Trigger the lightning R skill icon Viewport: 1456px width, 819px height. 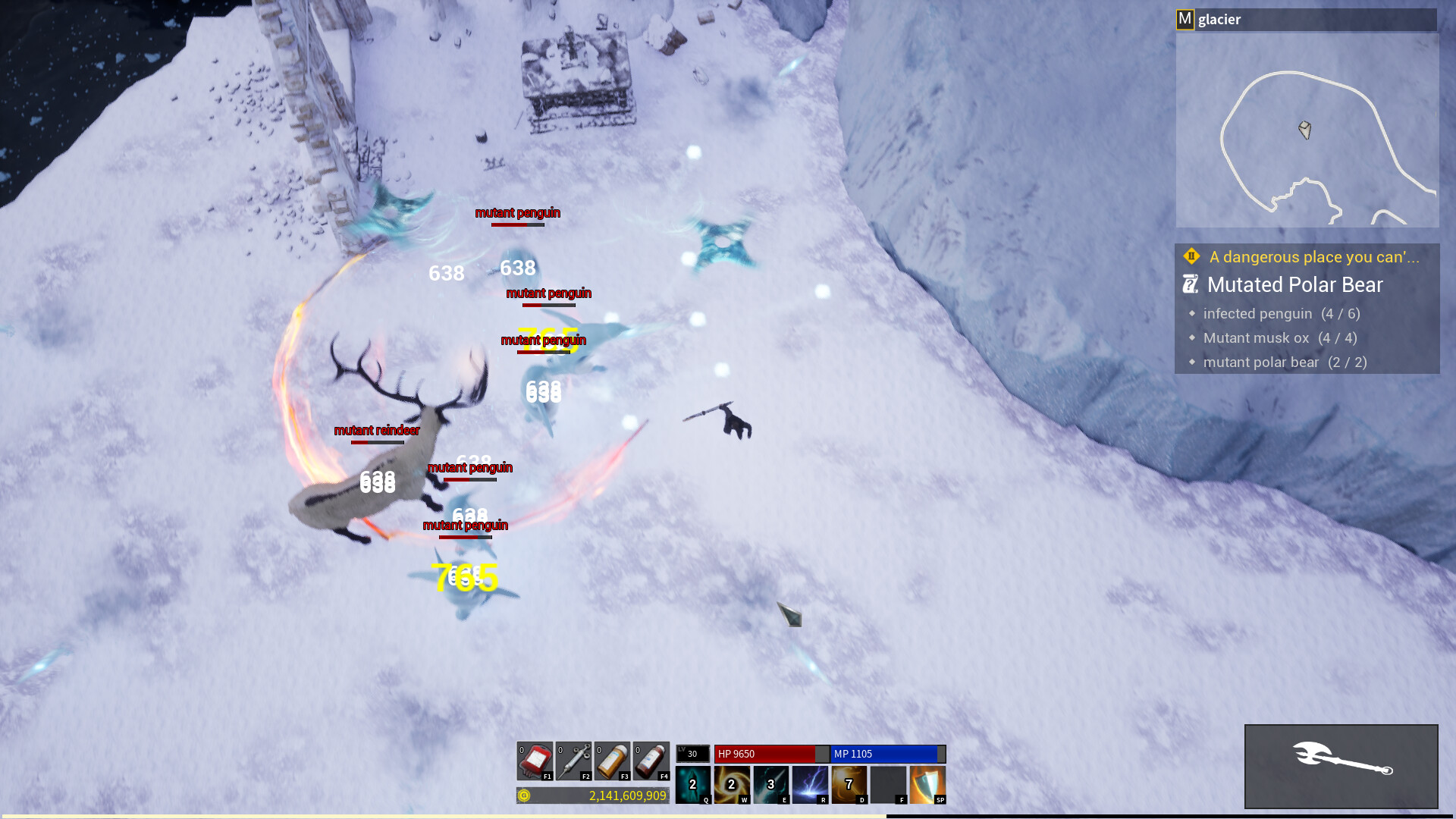coord(810,785)
